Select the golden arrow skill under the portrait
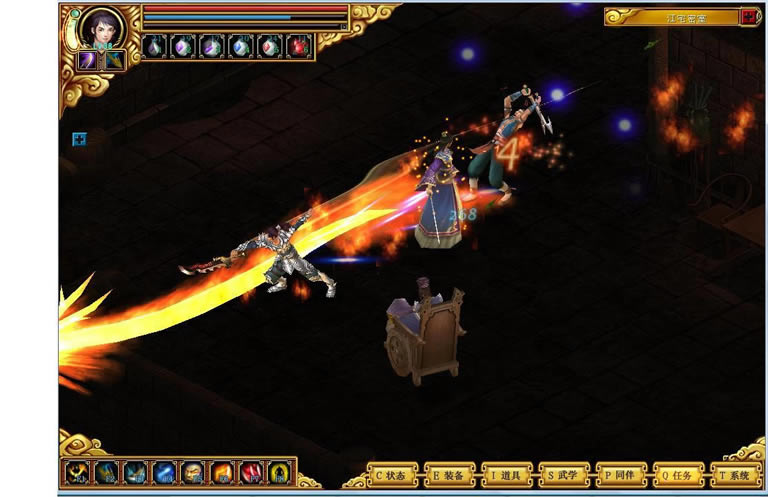This screenshot has height=497, width=768. (114, 60)
